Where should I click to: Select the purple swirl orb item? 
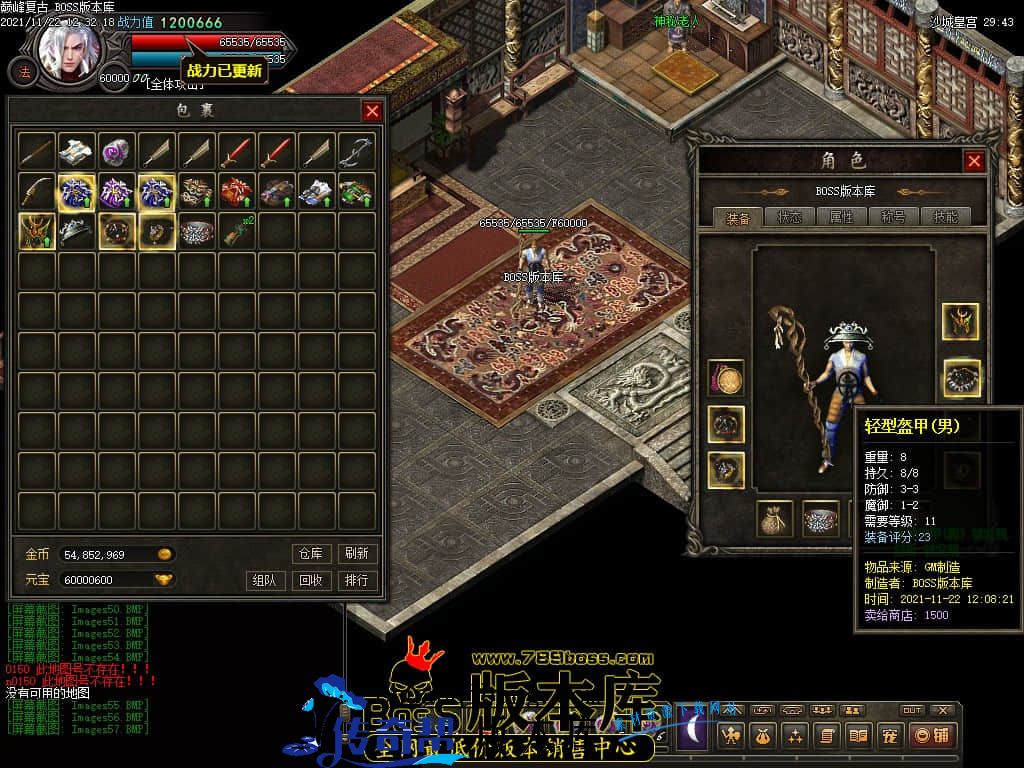point(117,151)
